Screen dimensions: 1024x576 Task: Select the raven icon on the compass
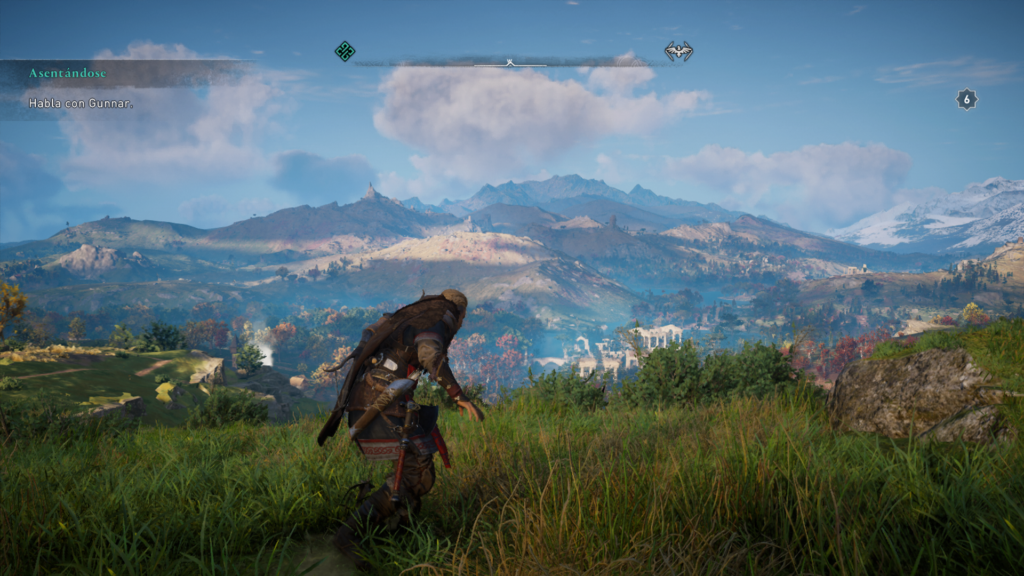678,51
